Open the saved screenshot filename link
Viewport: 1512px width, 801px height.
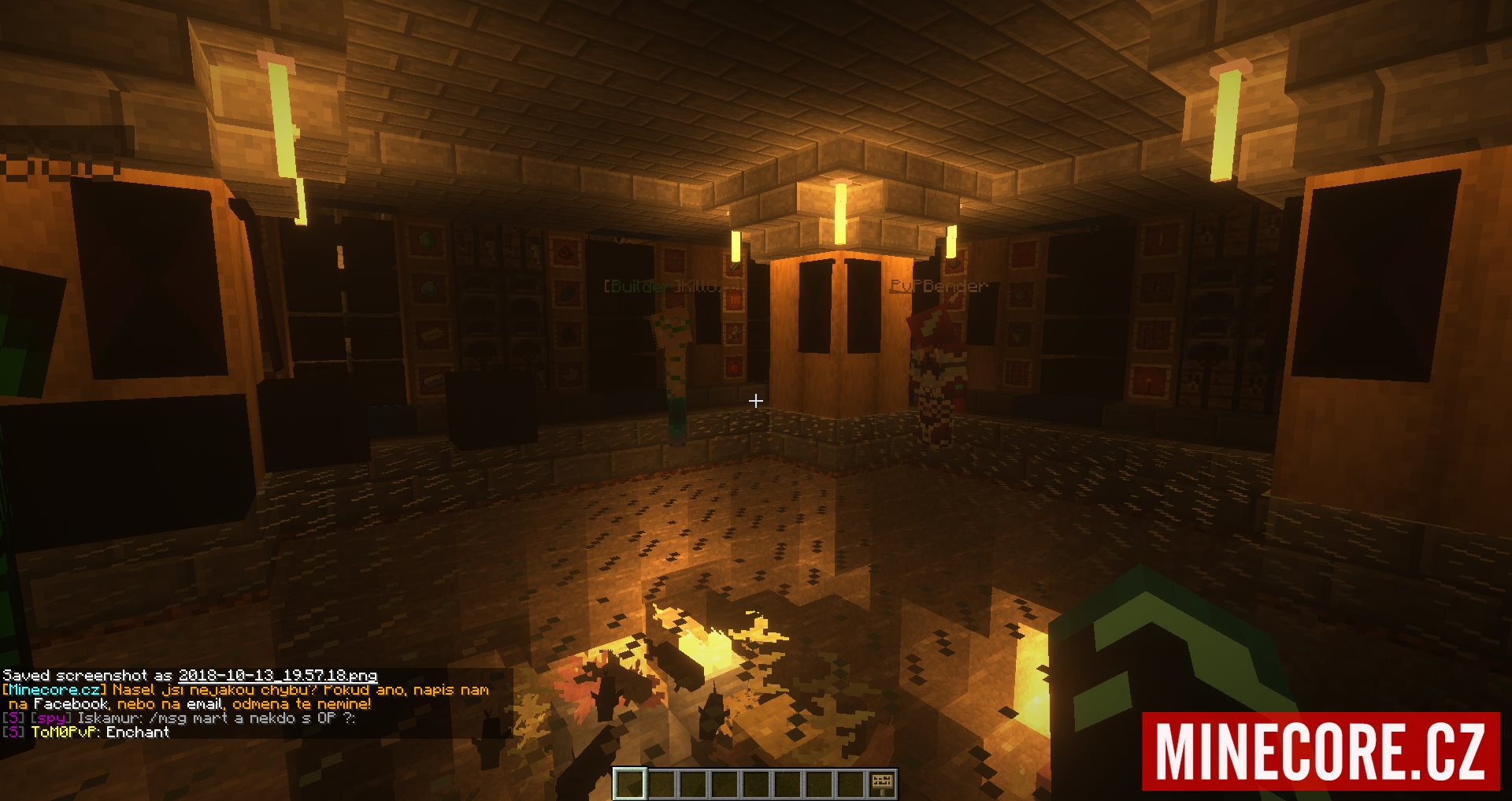pos(277,676)
